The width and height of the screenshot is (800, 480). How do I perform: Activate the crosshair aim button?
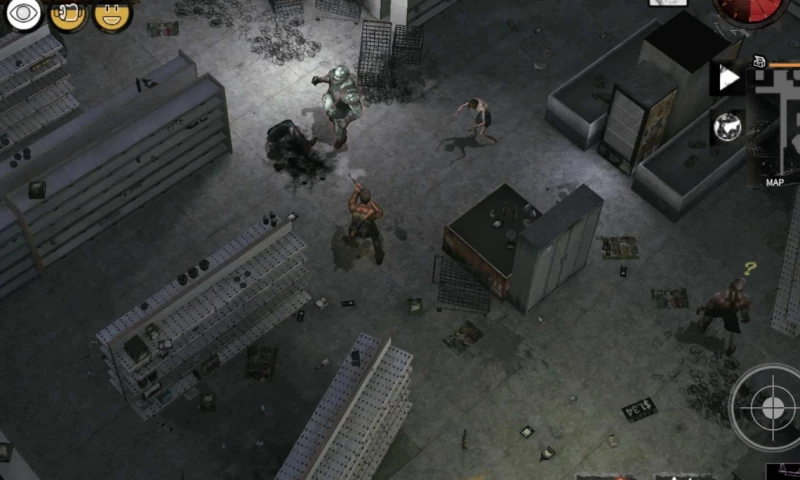771,407
